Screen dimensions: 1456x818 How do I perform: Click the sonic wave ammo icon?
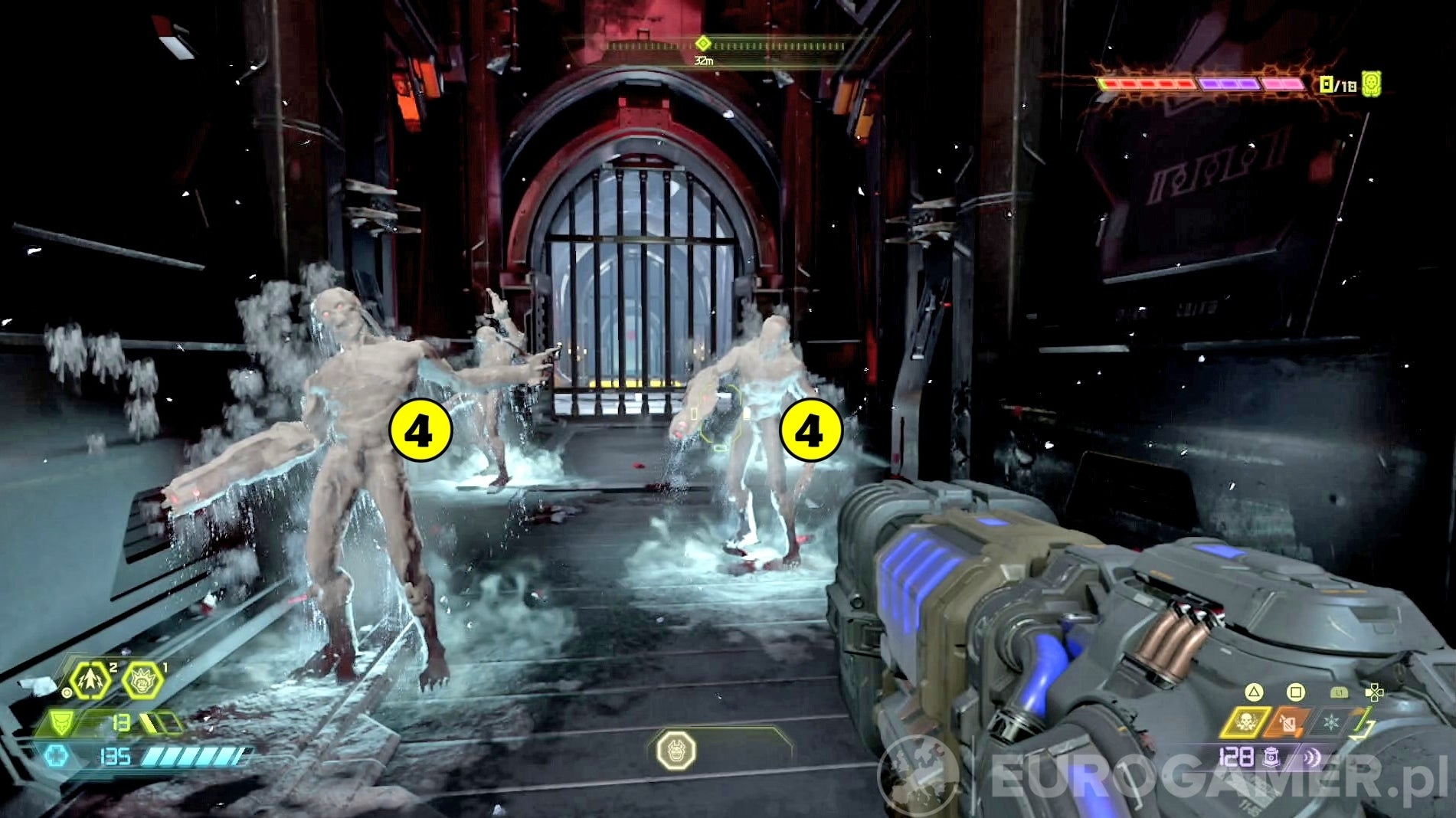point(1311,757)
